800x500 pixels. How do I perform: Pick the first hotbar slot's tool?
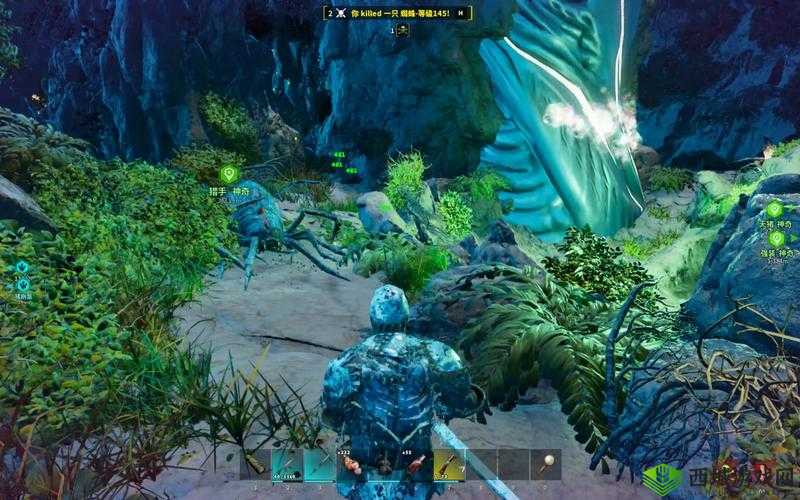(256, 464)
